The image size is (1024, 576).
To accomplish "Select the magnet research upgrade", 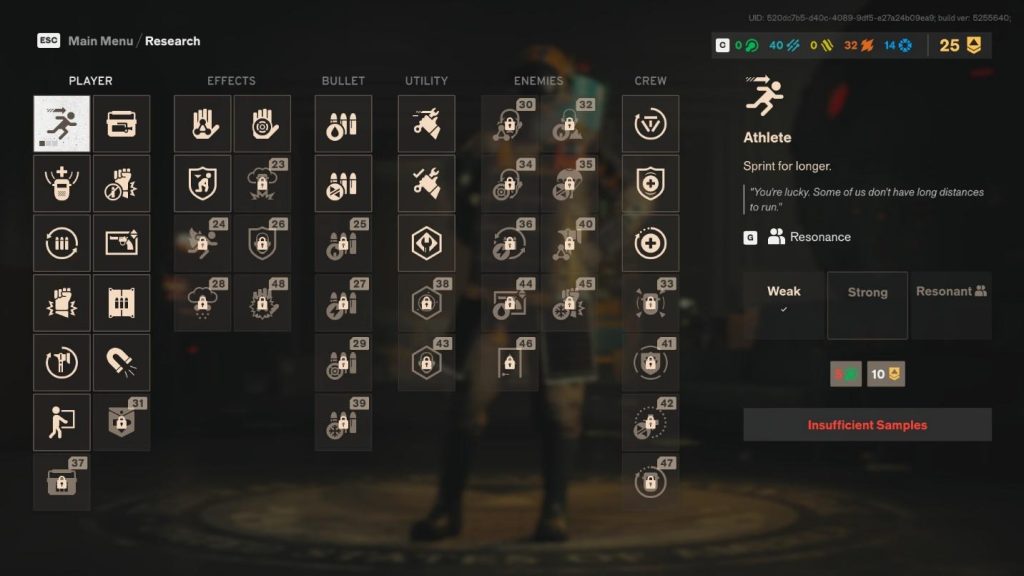I will point(122,362).
